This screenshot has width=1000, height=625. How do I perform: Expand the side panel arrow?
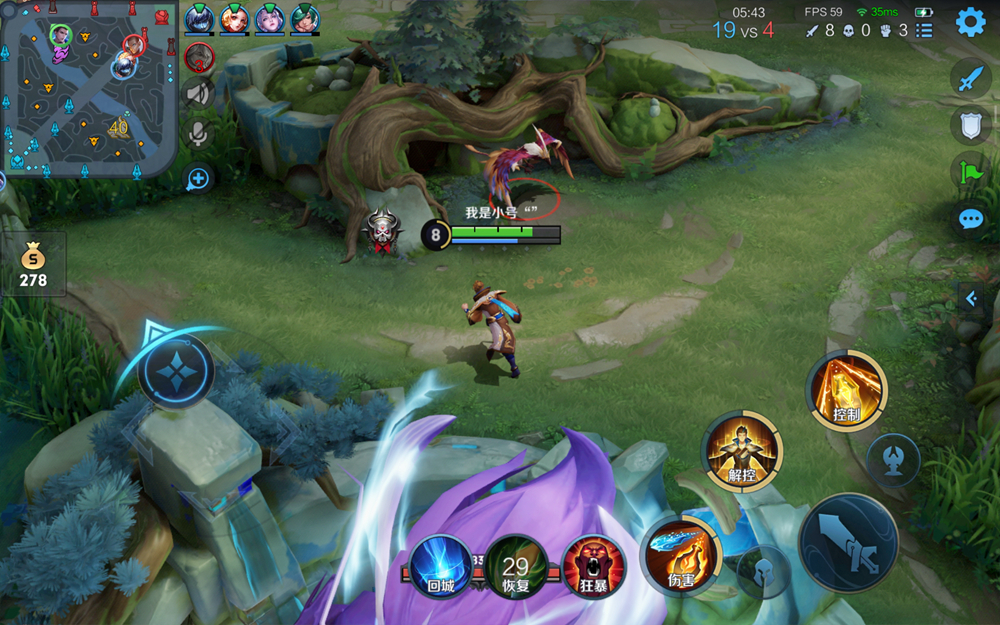[968, 298]
